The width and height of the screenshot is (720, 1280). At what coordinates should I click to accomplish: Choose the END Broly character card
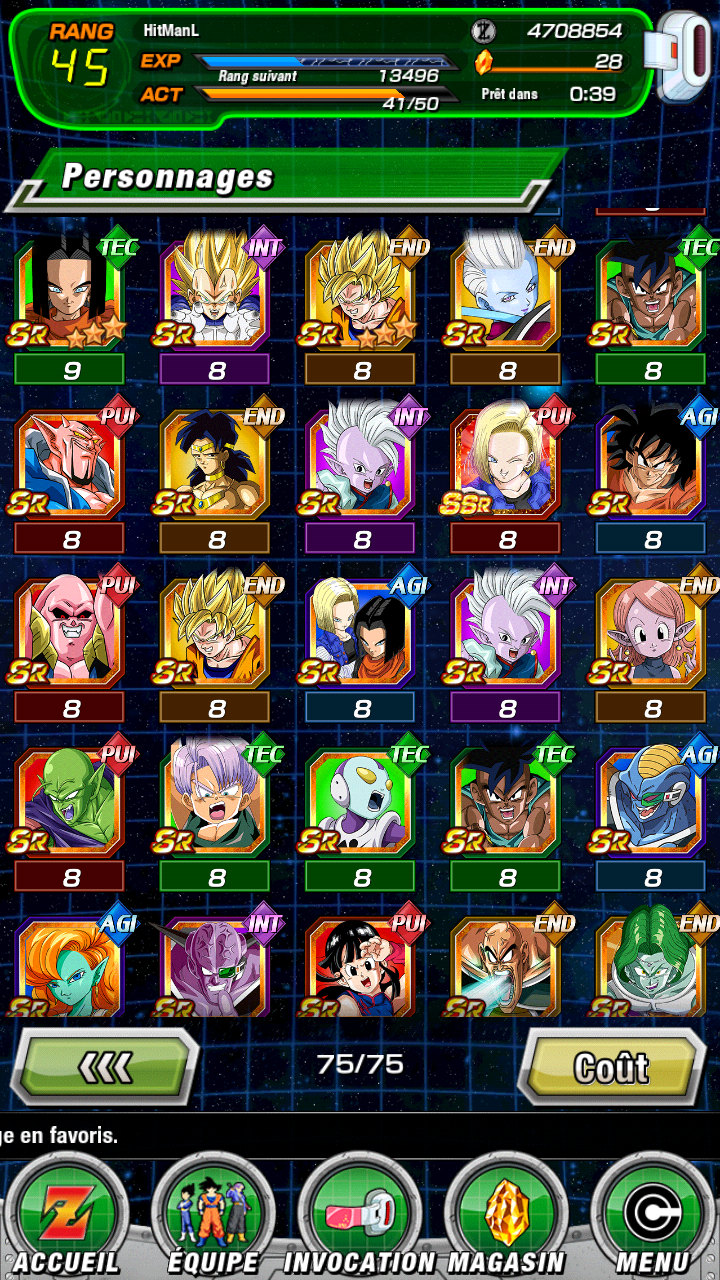(x=215, y=462)
